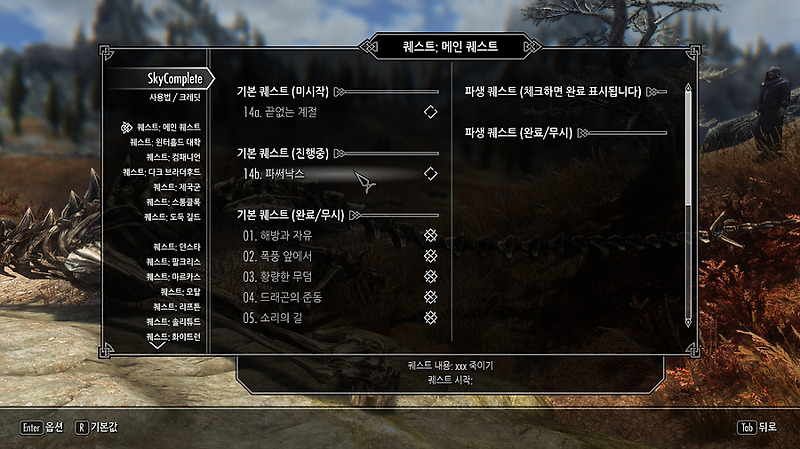Toggle the 14b. 파써낙스 quest checkbox
The width and height of the screenshot is (800, 449).
pyautogui.click(x=431, y=174)
